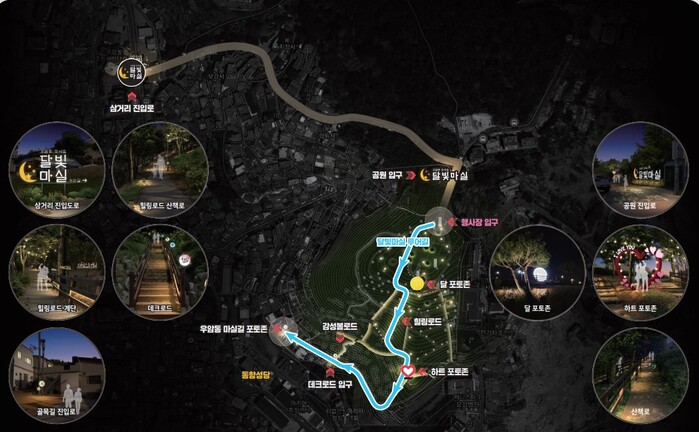Select the yellow moon photo zone marker
699x432 pixels.
click(x=417, y=285)
